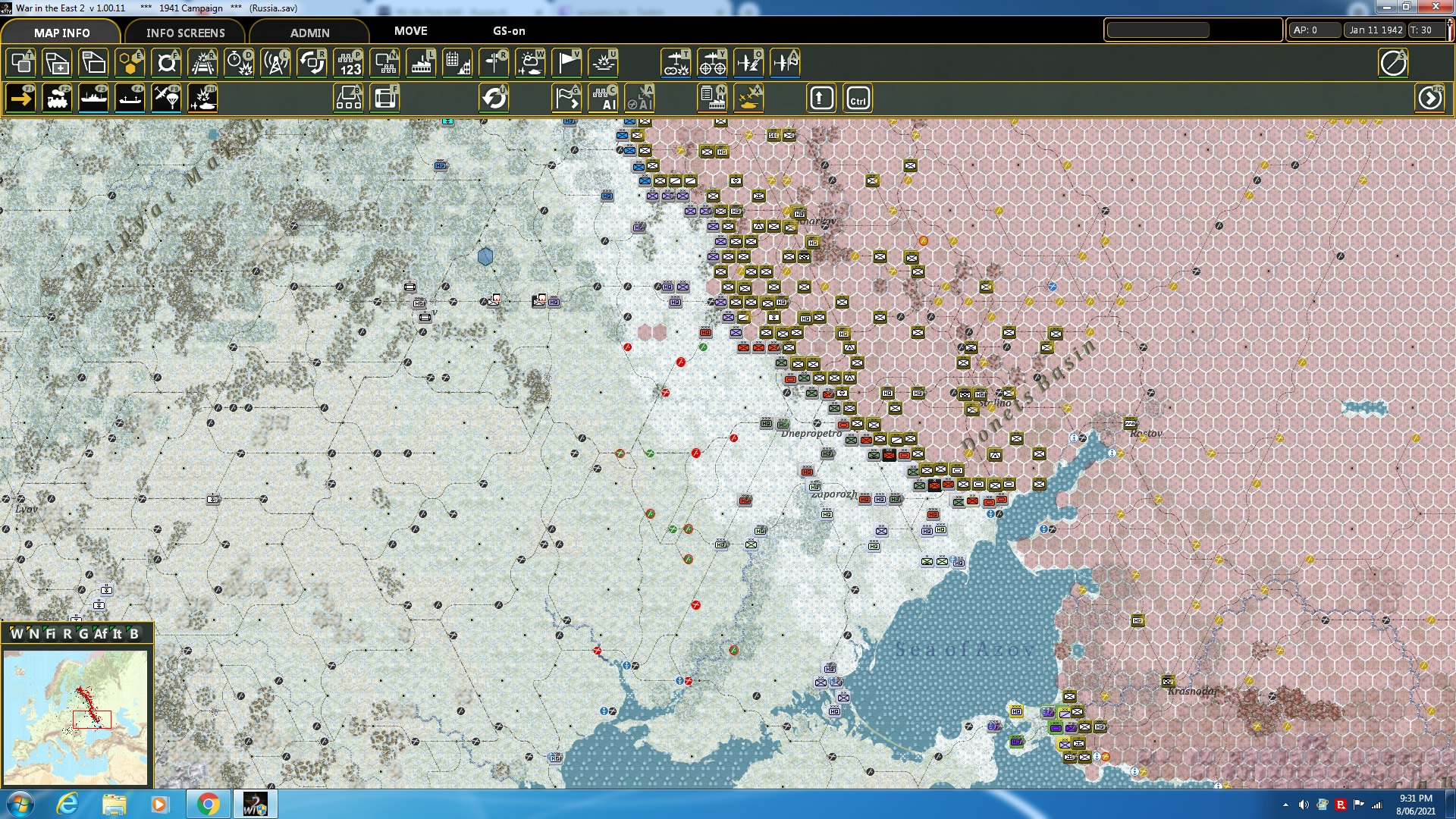
Task: Open the Commander's Report icon
Action: tap(712, 98)
